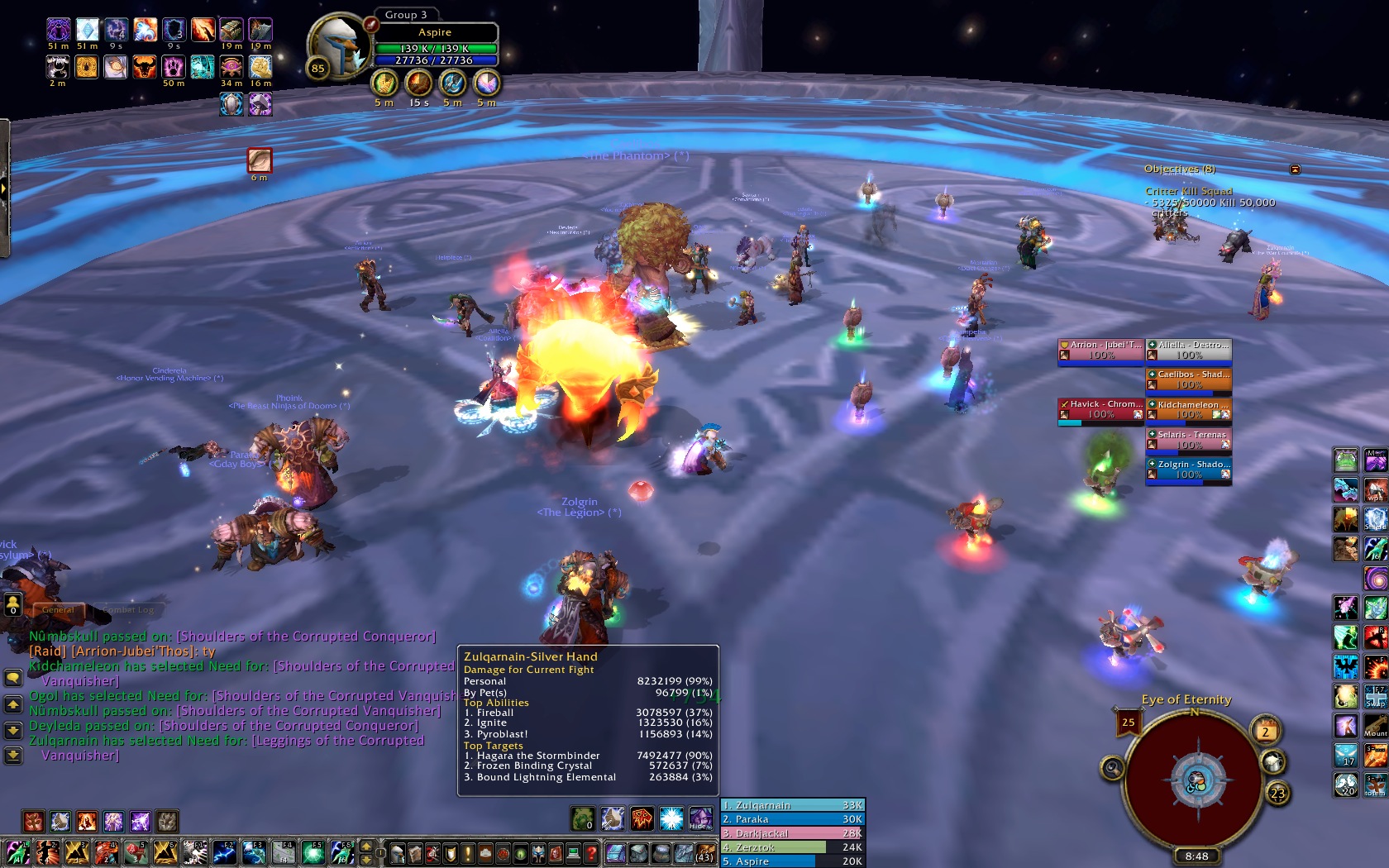Activate the F2 lightning action button
Screen dimensions: 1389x868
coord(224,852)
